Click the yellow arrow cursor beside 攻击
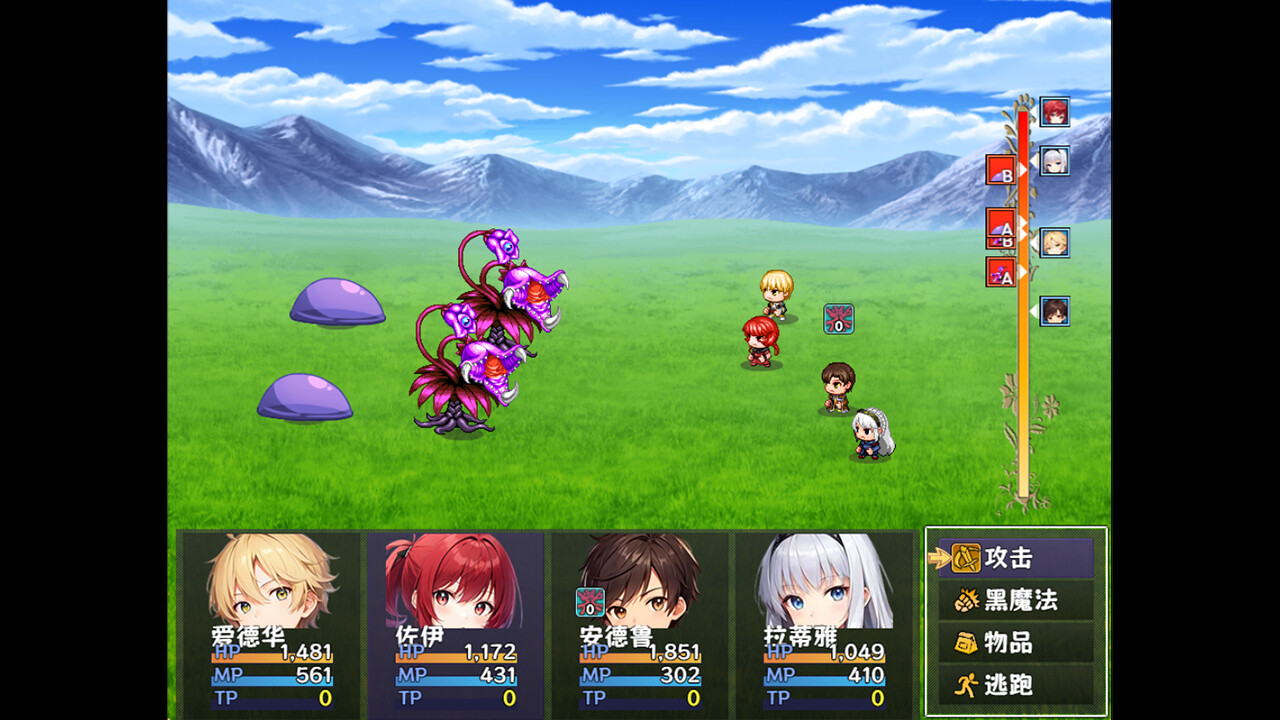This screenshot has height=720, width=1280. 936,558
